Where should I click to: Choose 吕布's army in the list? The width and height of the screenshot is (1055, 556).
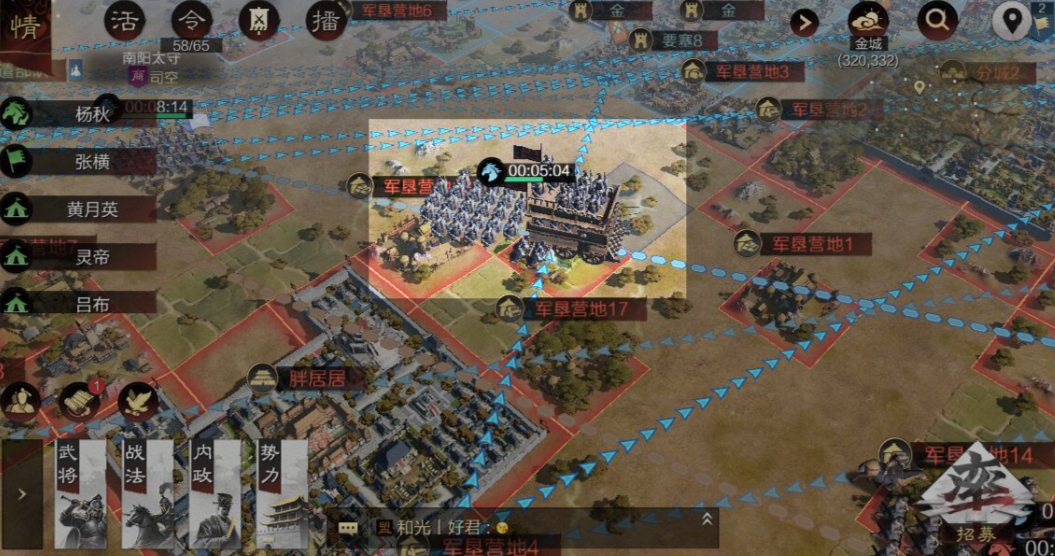tap(90, 302)
